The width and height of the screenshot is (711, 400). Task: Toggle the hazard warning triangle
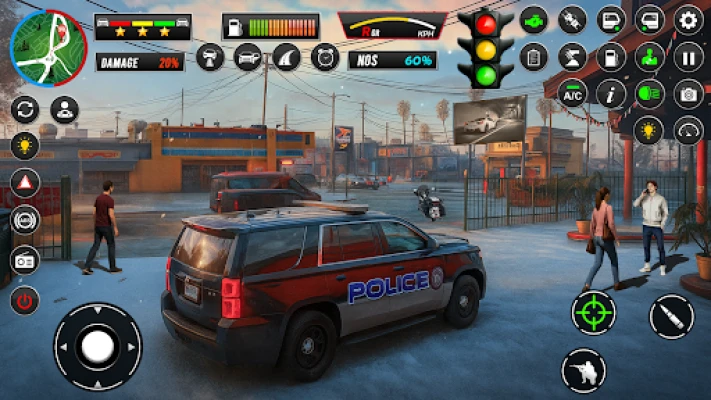click(x=25, y=183)
